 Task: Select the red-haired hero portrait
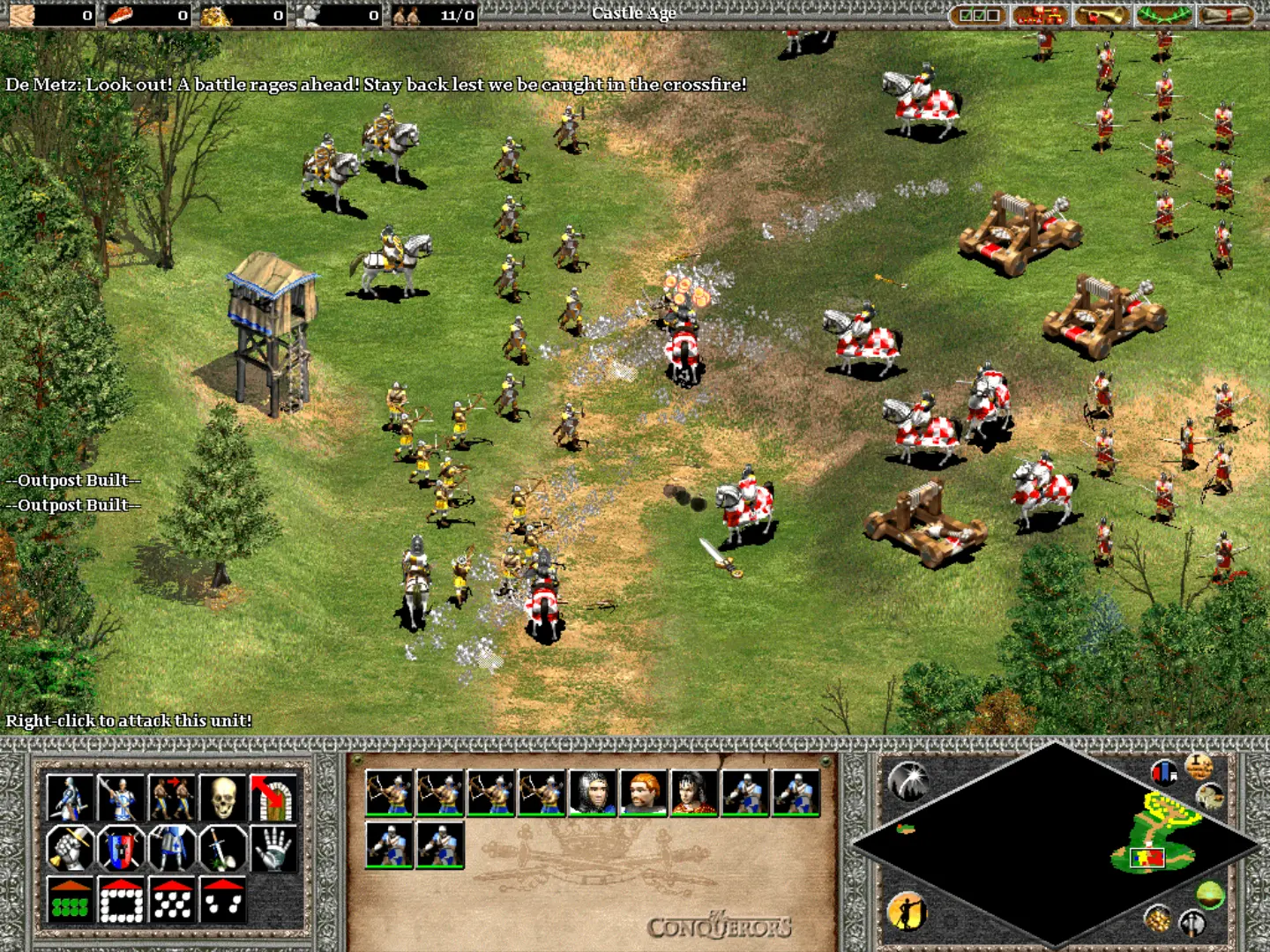643,792
